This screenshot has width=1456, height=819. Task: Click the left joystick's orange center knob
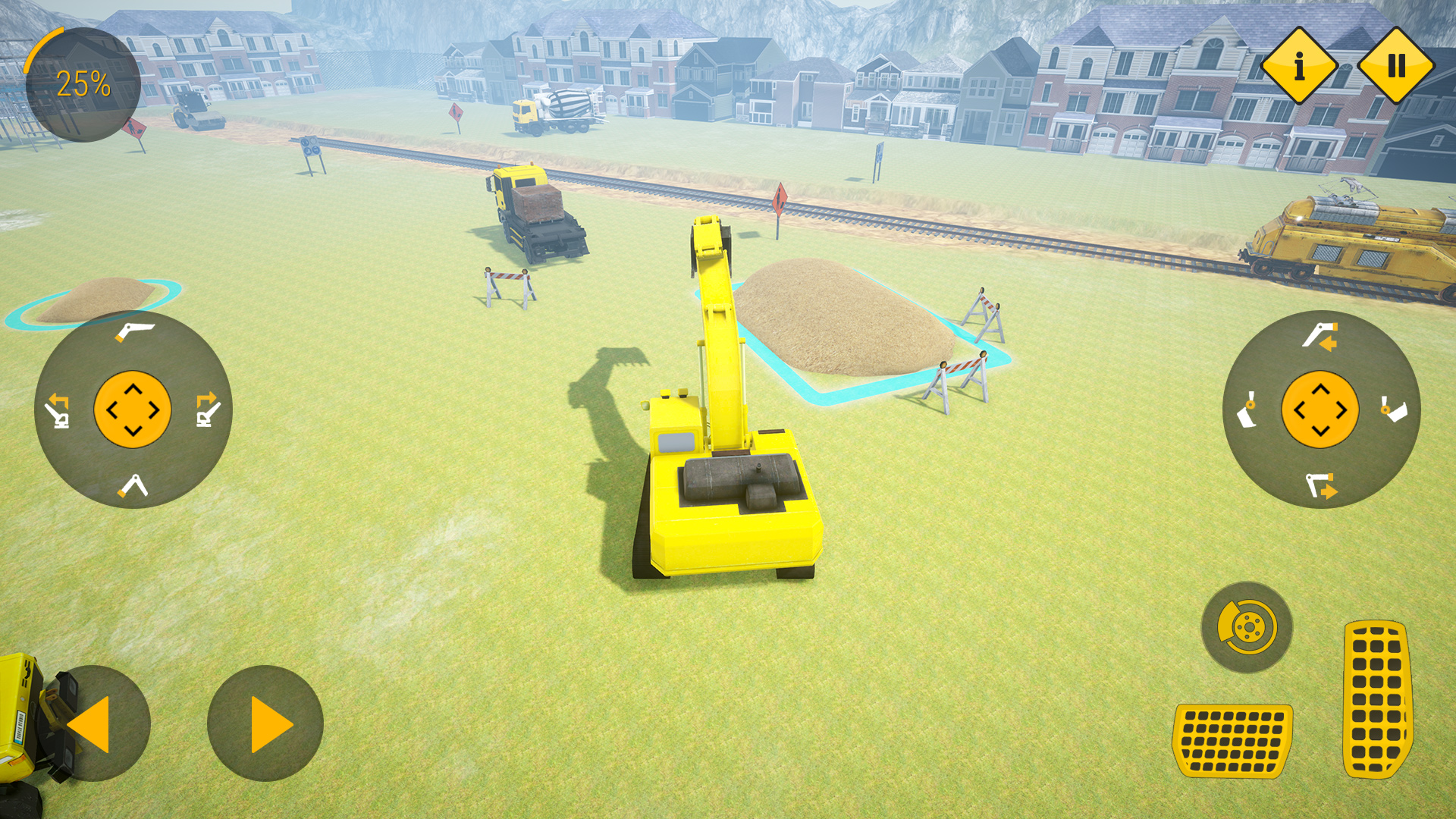[133, 409]
